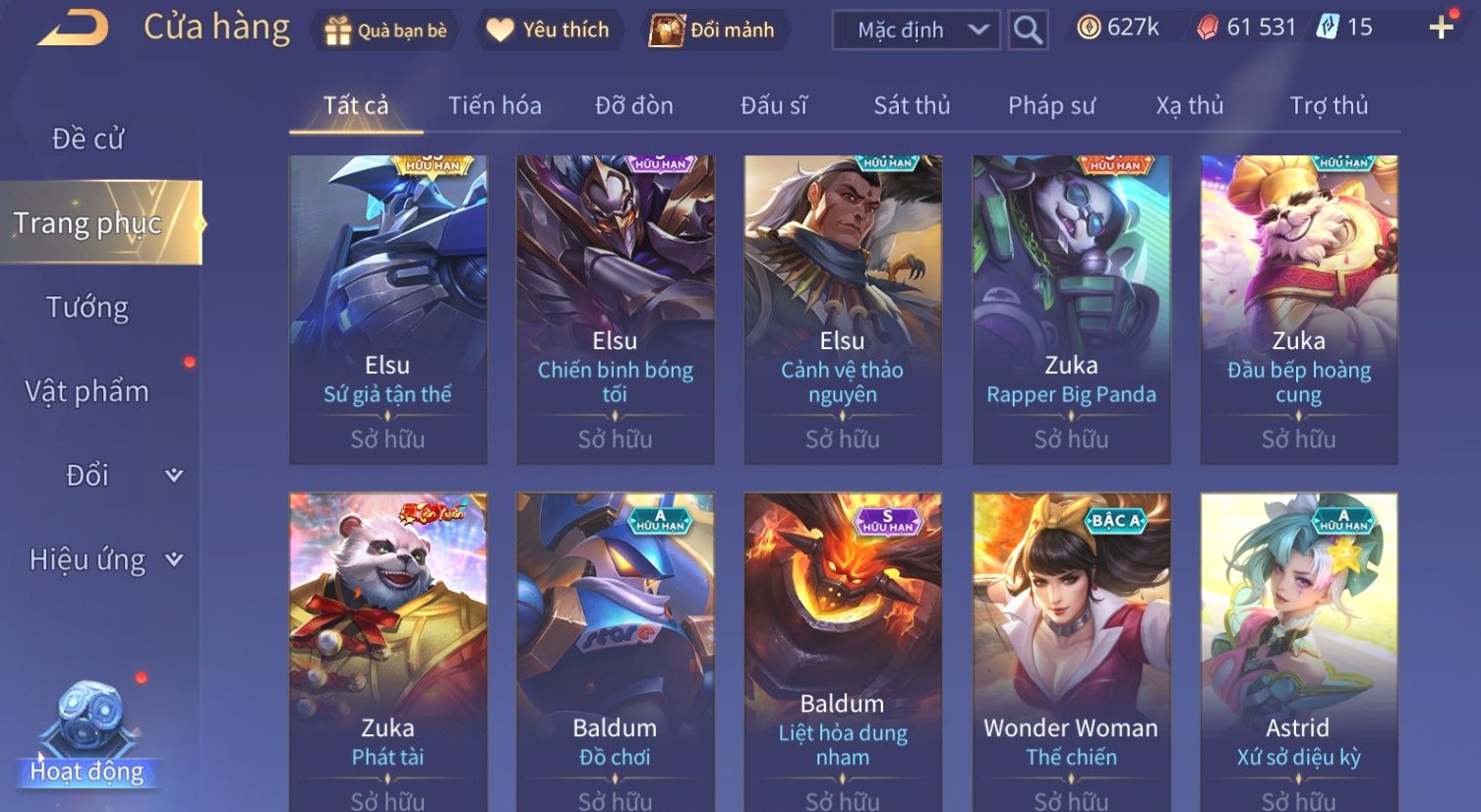The width and height of the screenshot is (1481, 812).
Task: Open the Yêu thích favorites list
Action: pos(548,30)
